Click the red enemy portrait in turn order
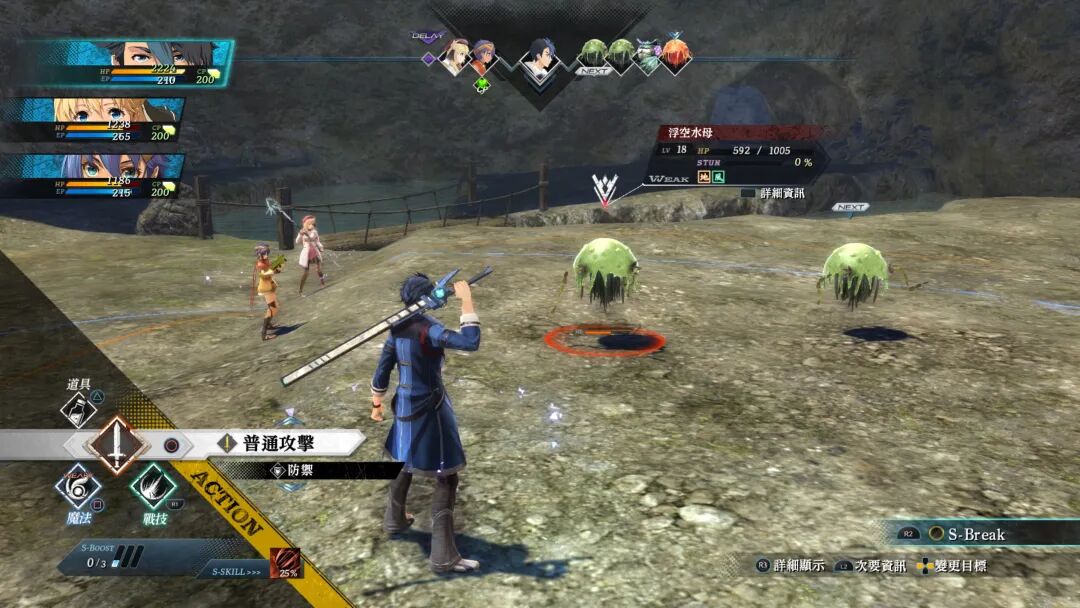This screenshot has width=1080, height=608. coord(675,55)
